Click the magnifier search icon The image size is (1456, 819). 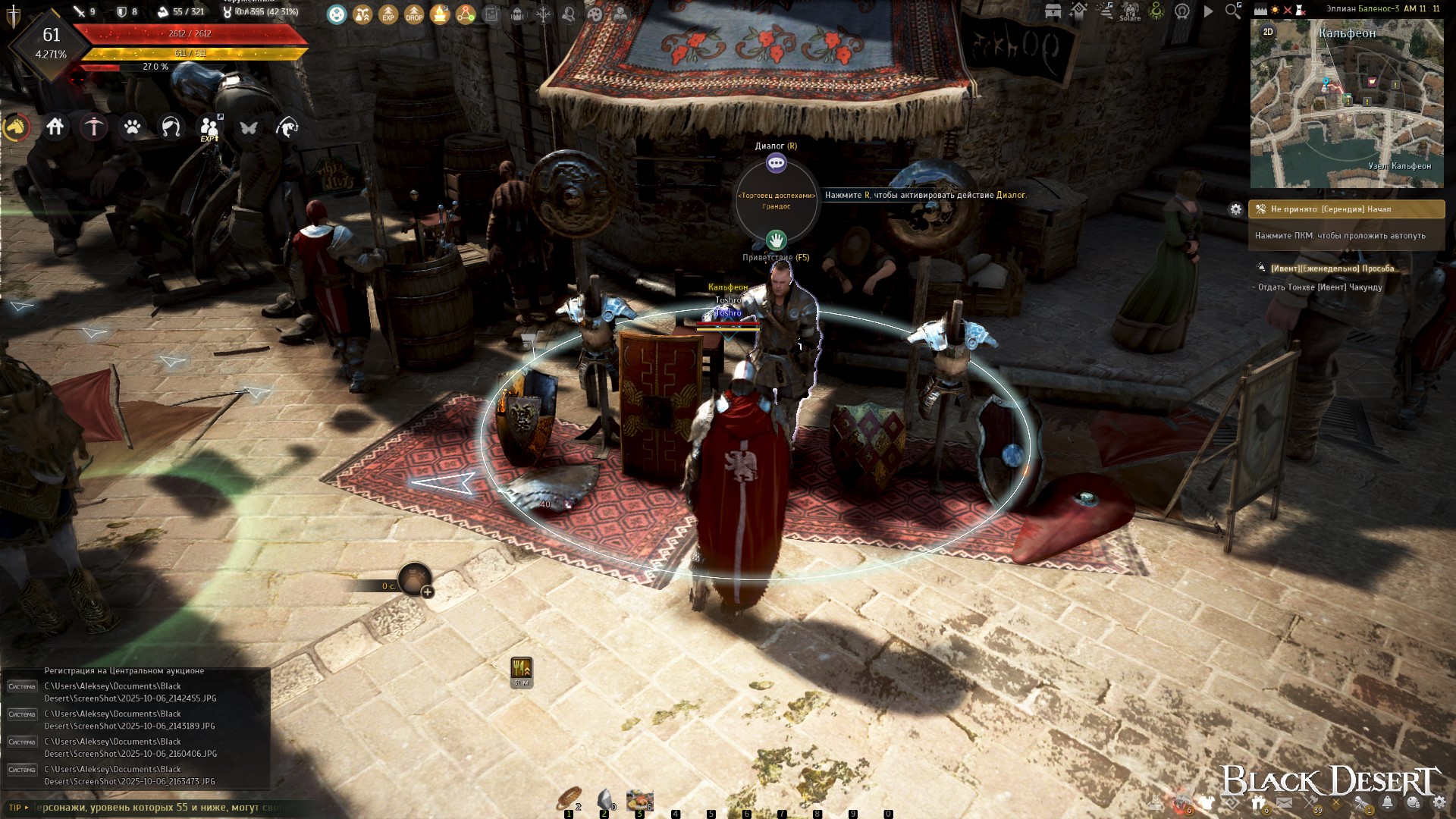[1233, 11]
